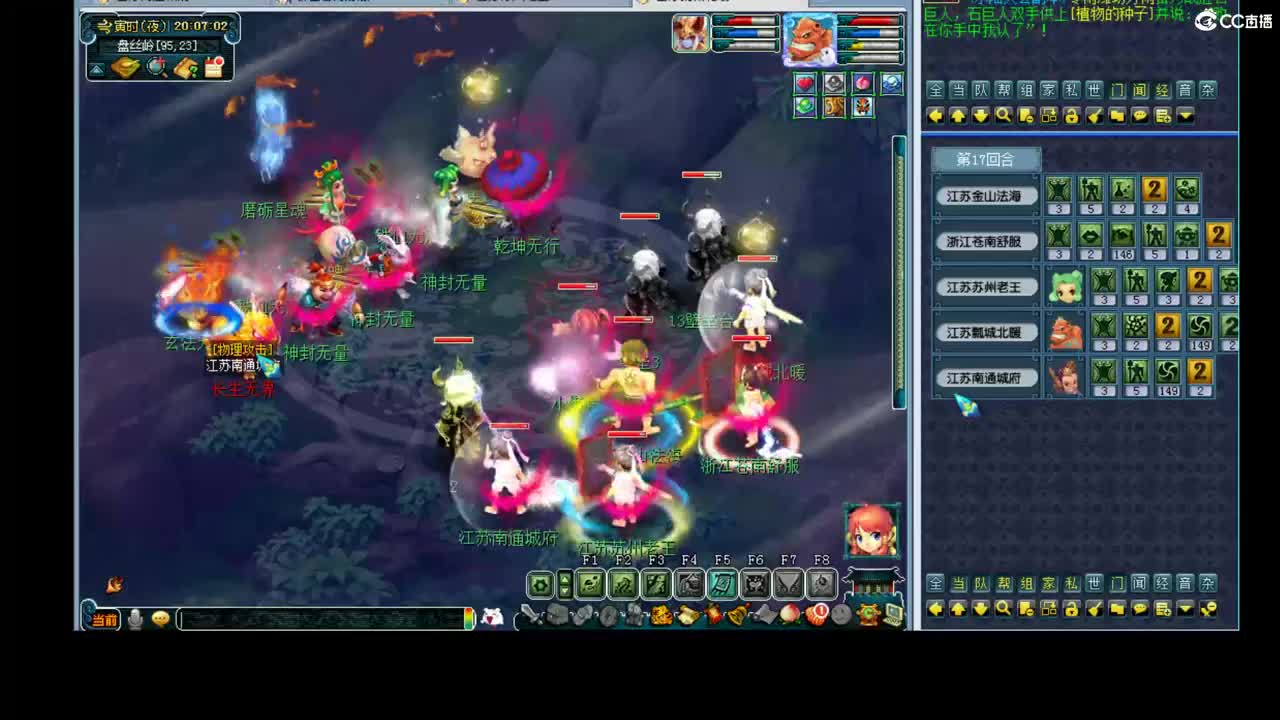Click the peach item icon

point(788,614)
